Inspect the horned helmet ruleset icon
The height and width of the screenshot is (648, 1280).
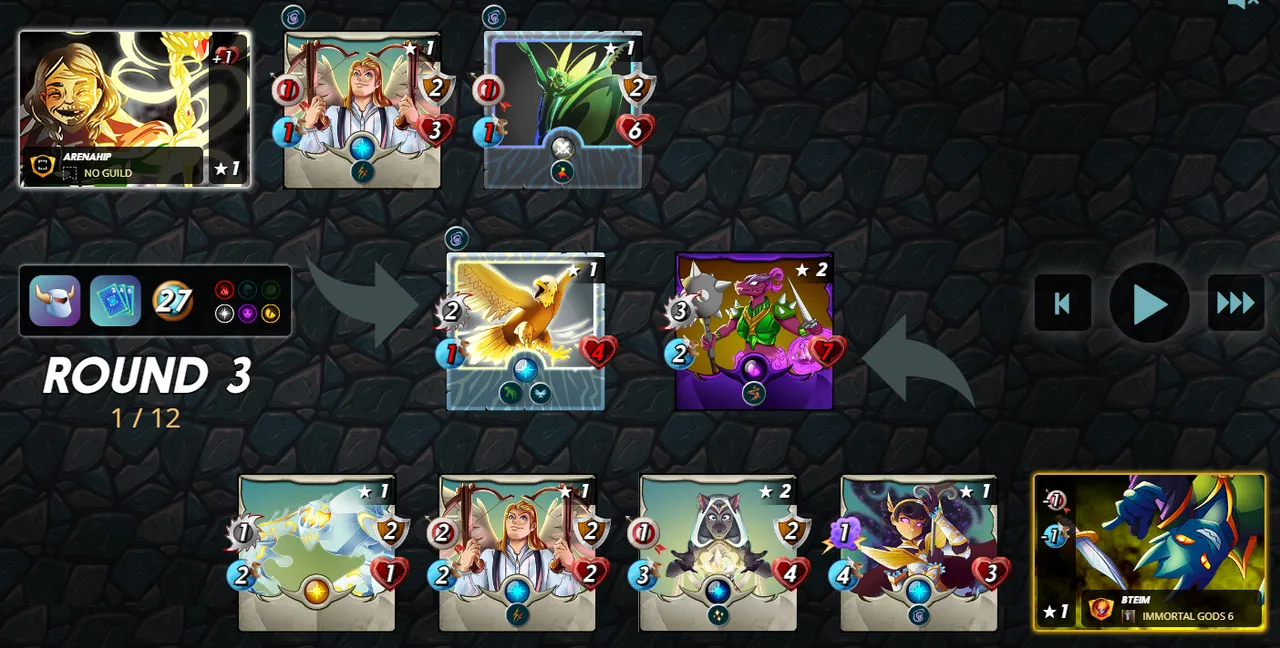pos(54,301)
